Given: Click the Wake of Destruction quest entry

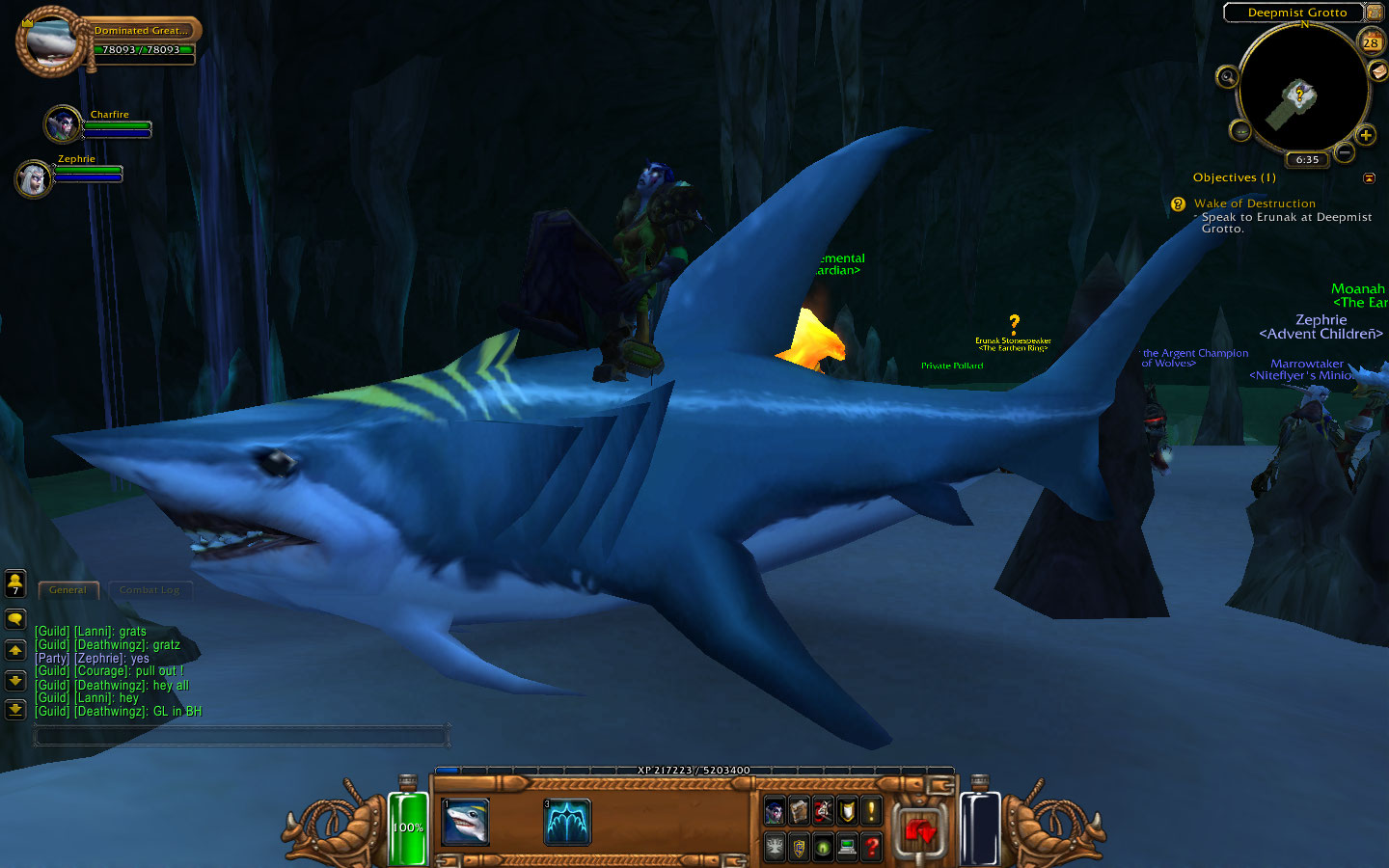Looking at the screenshot, I should (1254, 203).
